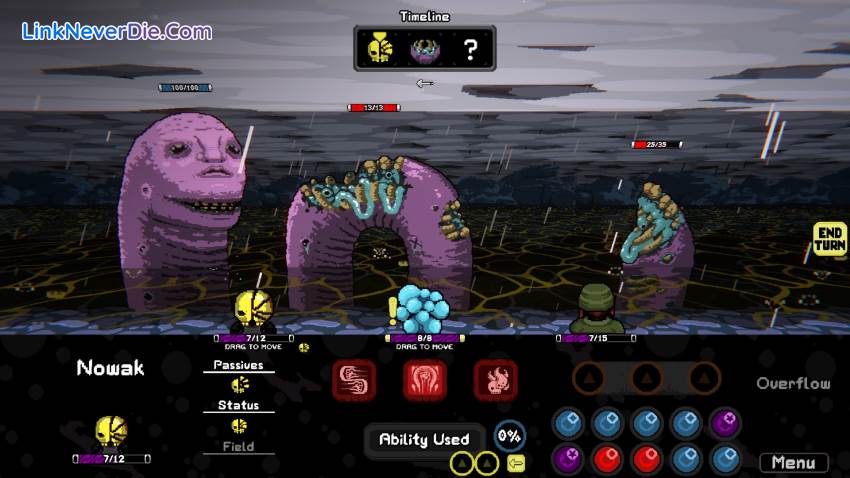Open the Field section

pos(239,447)
